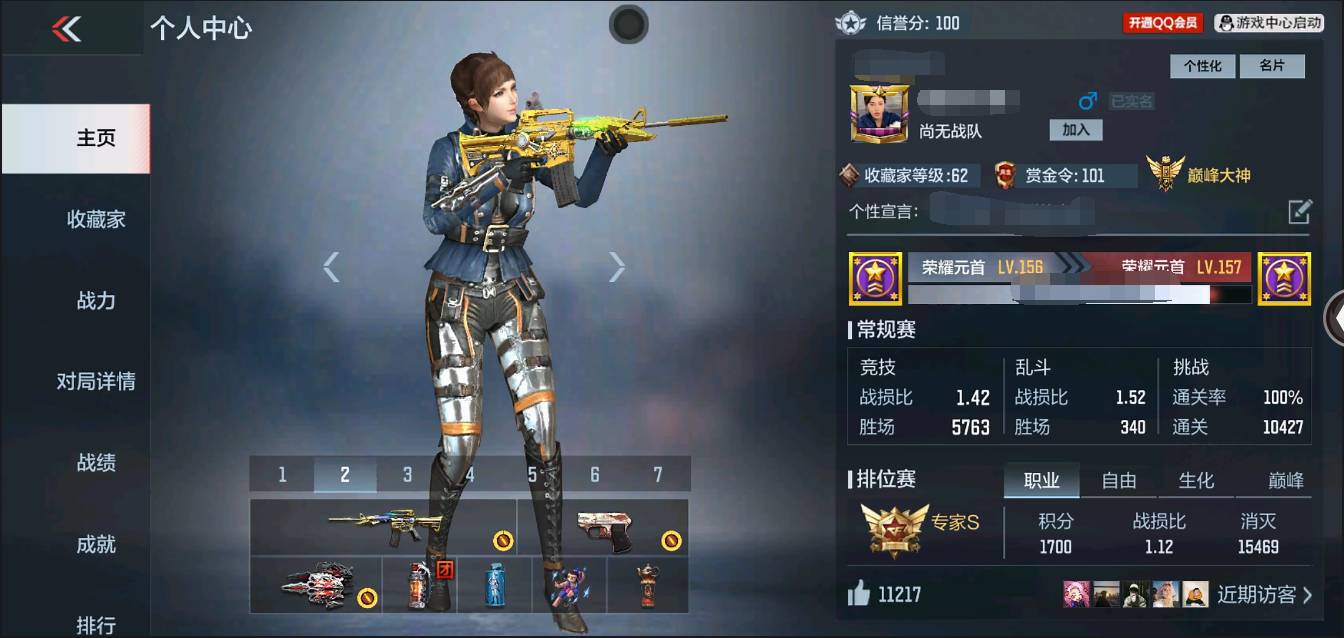This screenshot has width=1344, height=638.
Task: Open the 收藏家 menu entry
Action: point(96,219)
